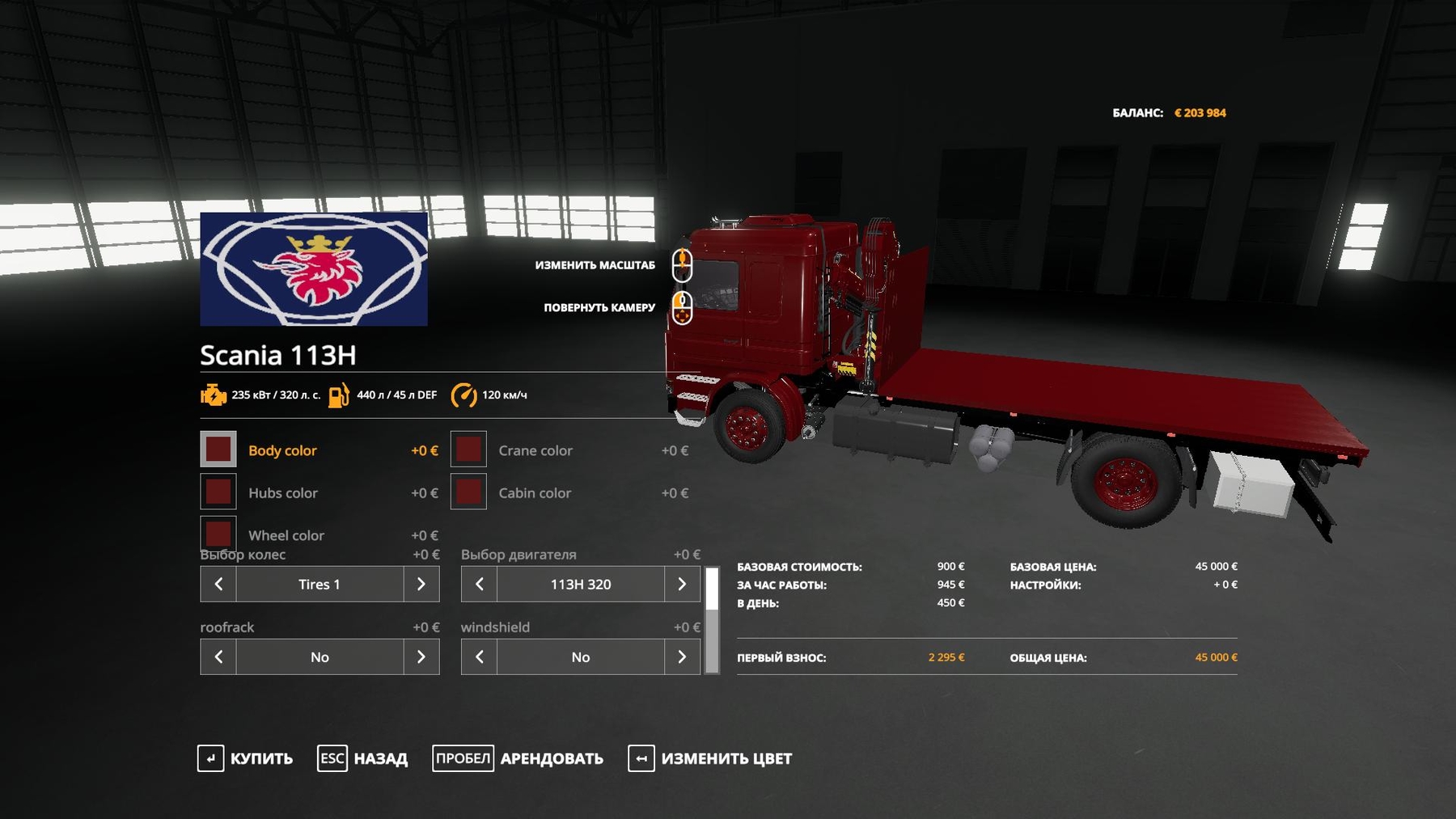Step the roofrack option backward

(218, 656)
